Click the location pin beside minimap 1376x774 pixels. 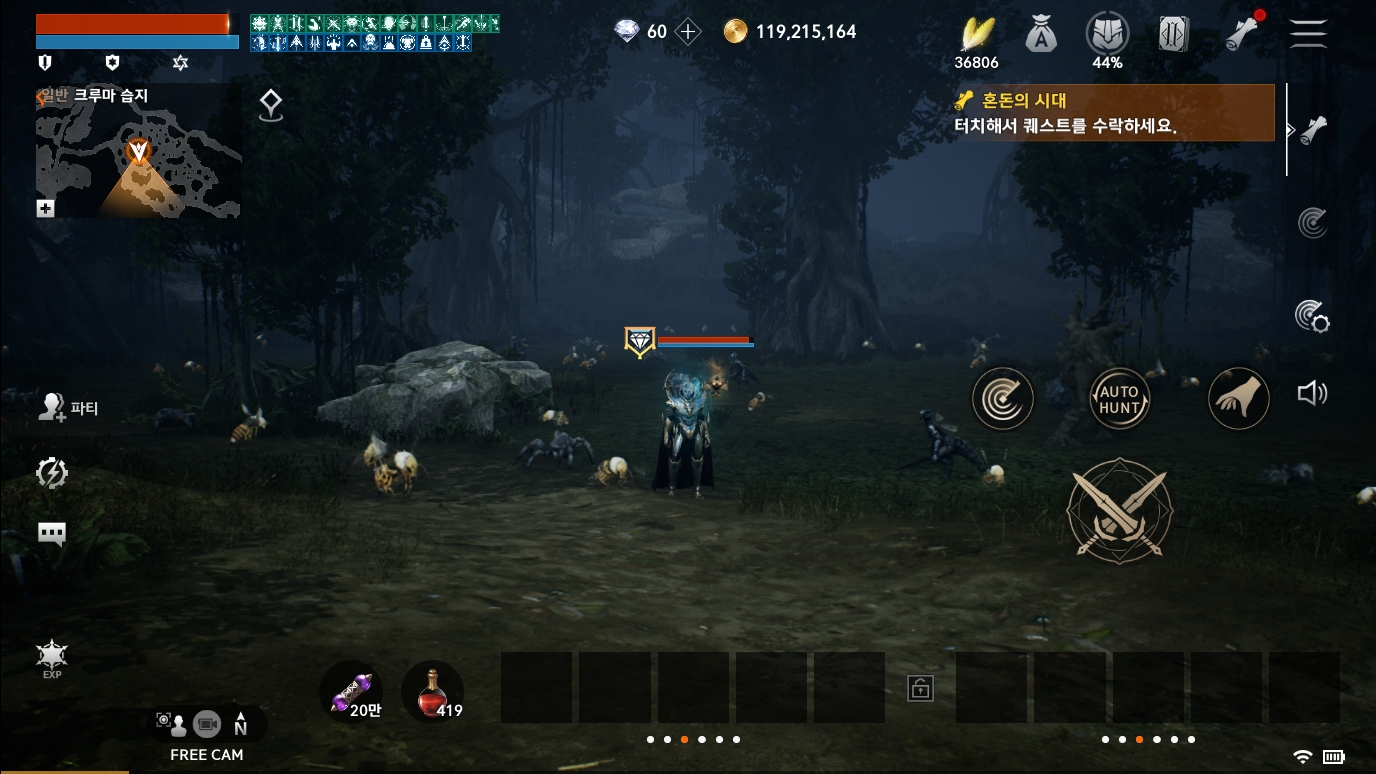(271, 105)
